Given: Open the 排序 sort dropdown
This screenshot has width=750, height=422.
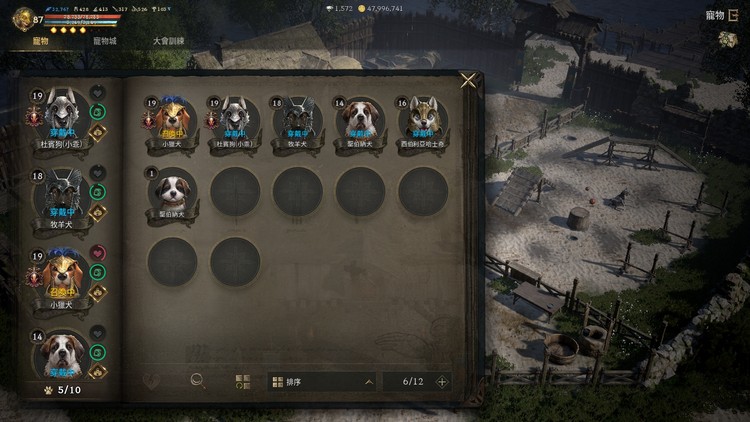Looking at the screenshot, I should 322,381.
